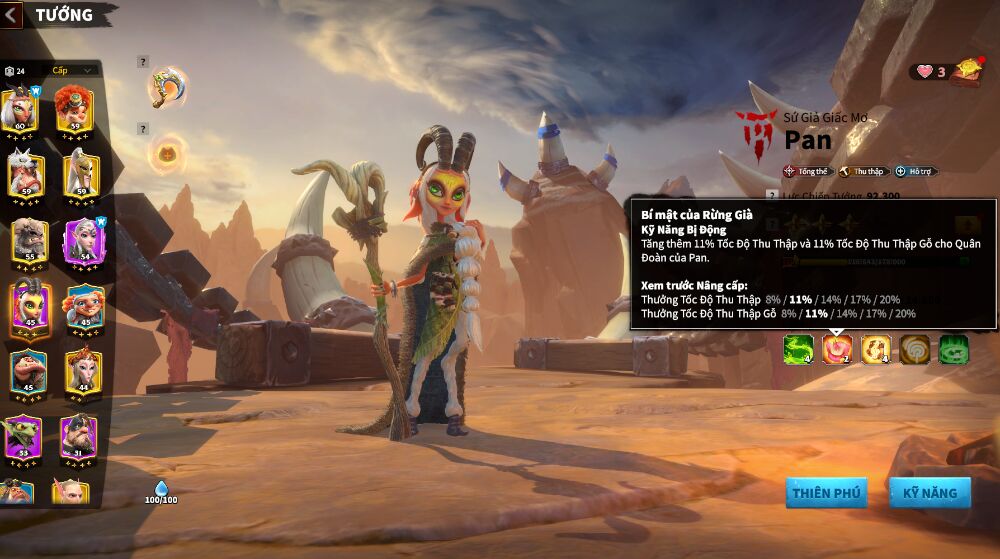Select the locked brown spiral skill
The image size is (1000, 559).
click(x=915, y=349)
